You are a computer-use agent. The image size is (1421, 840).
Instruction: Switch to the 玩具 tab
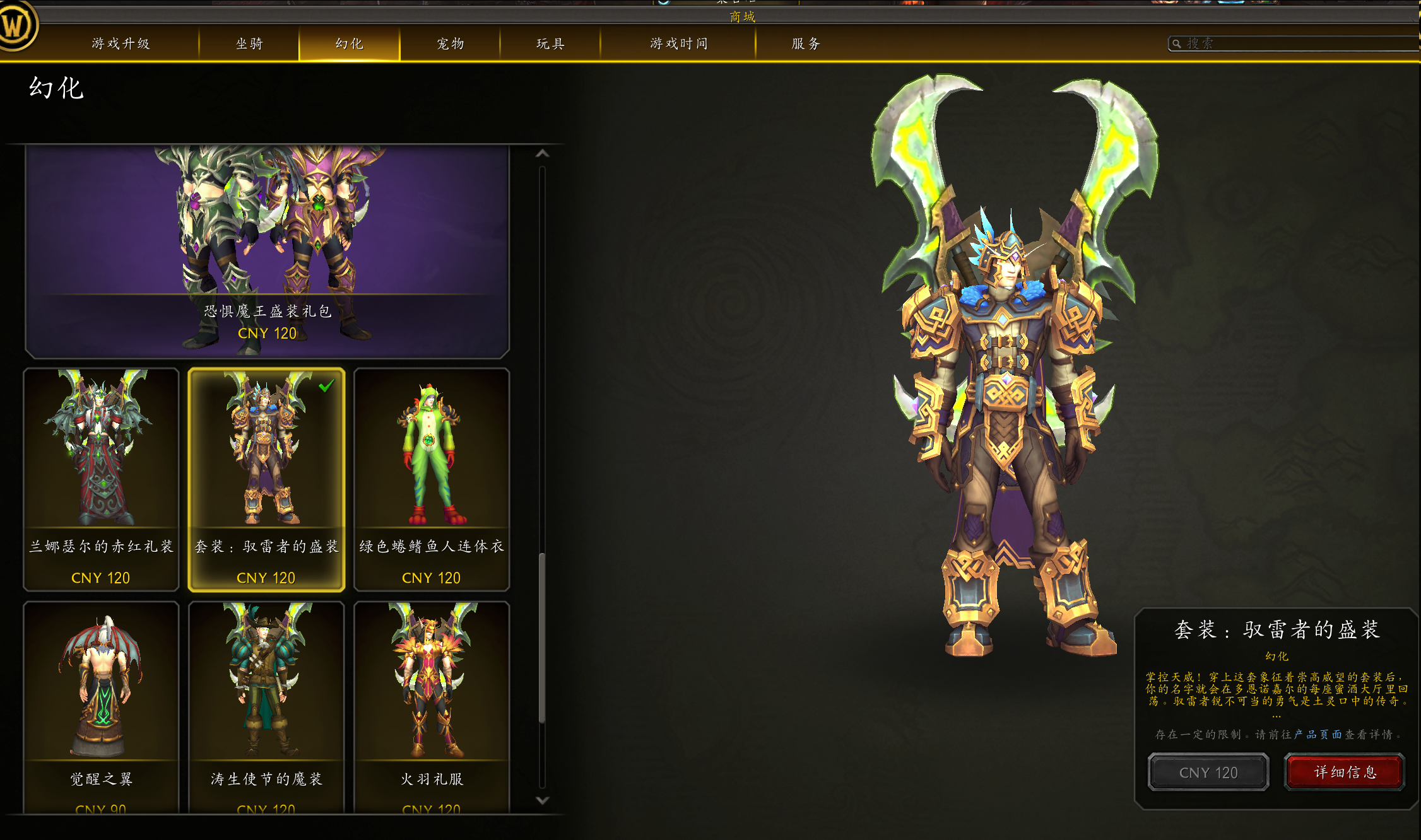[550, 44]
